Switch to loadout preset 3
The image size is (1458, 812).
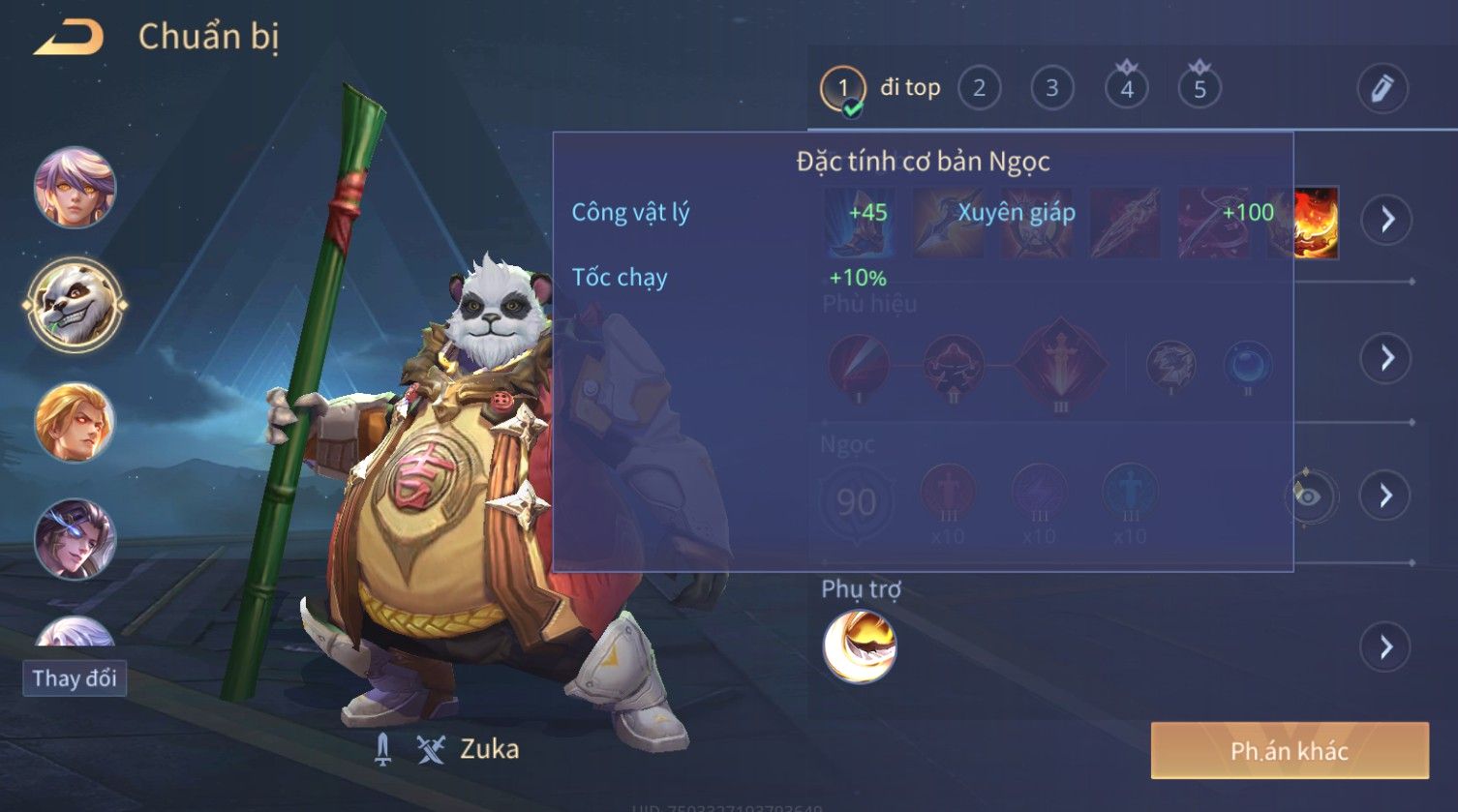[1051, 89]
